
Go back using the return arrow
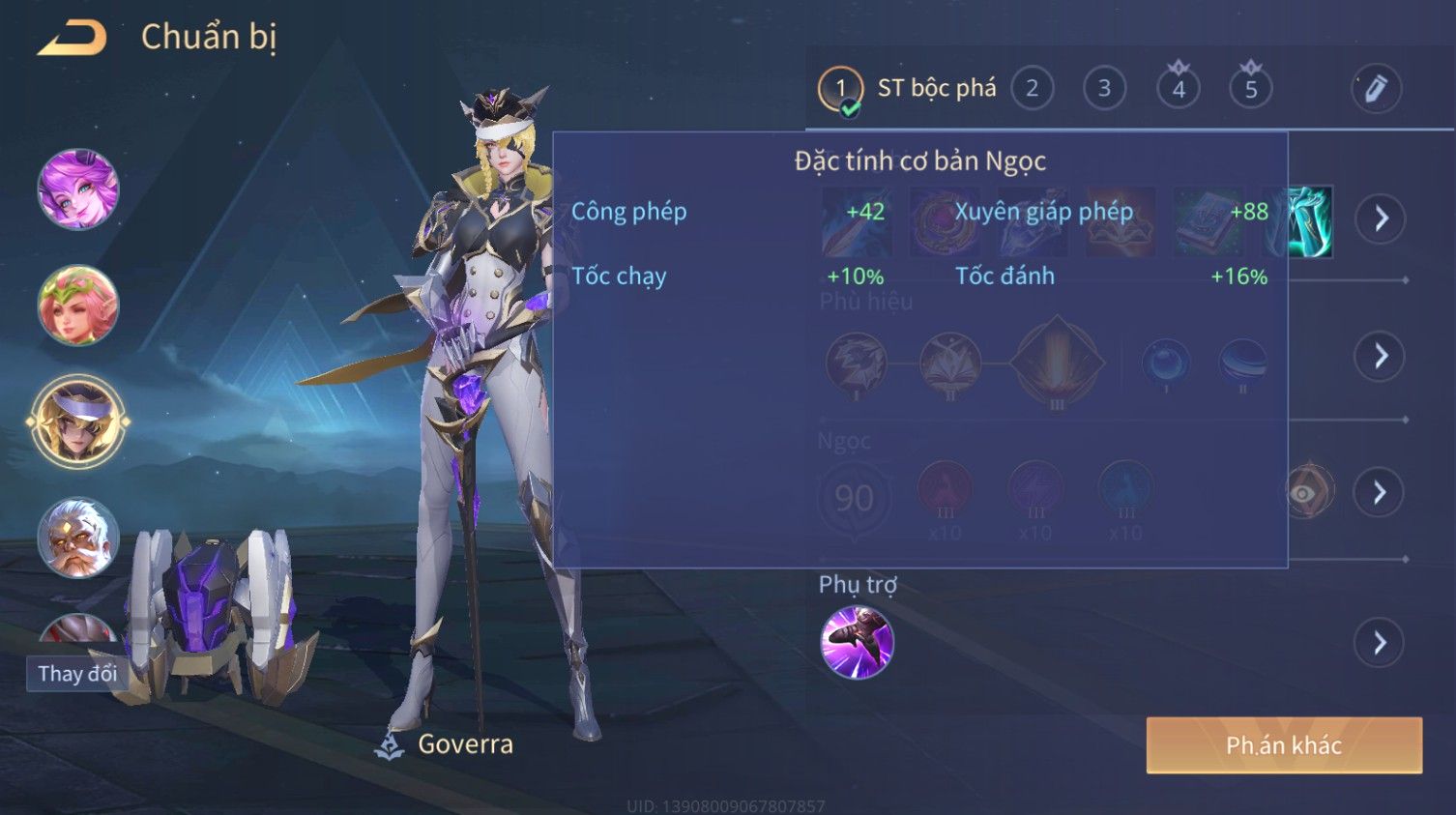tap(73, 38)
